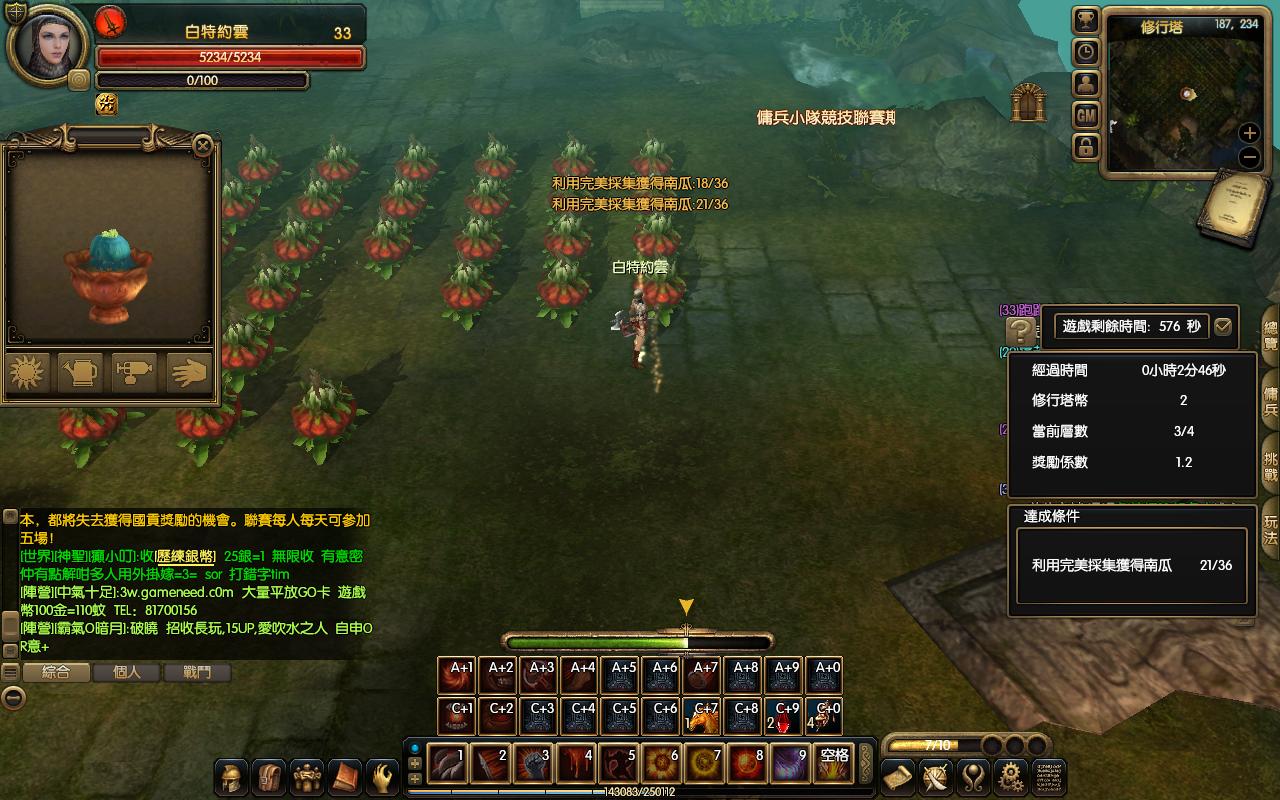
Task: Toggle the checkbox beside remaining game time
Action: coord(1222,327)
